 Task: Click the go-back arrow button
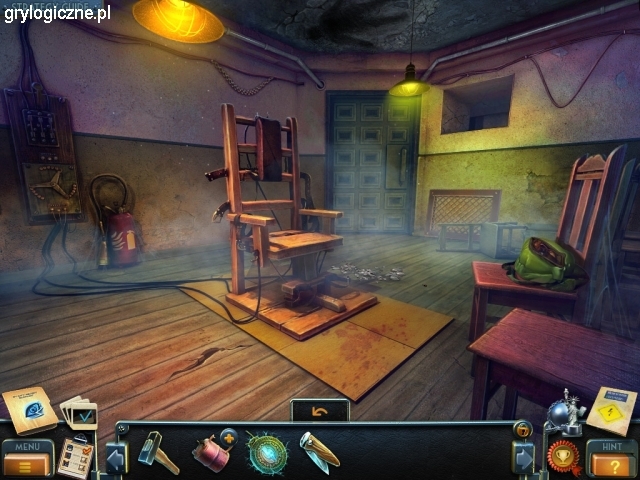(x=319, y=410)
